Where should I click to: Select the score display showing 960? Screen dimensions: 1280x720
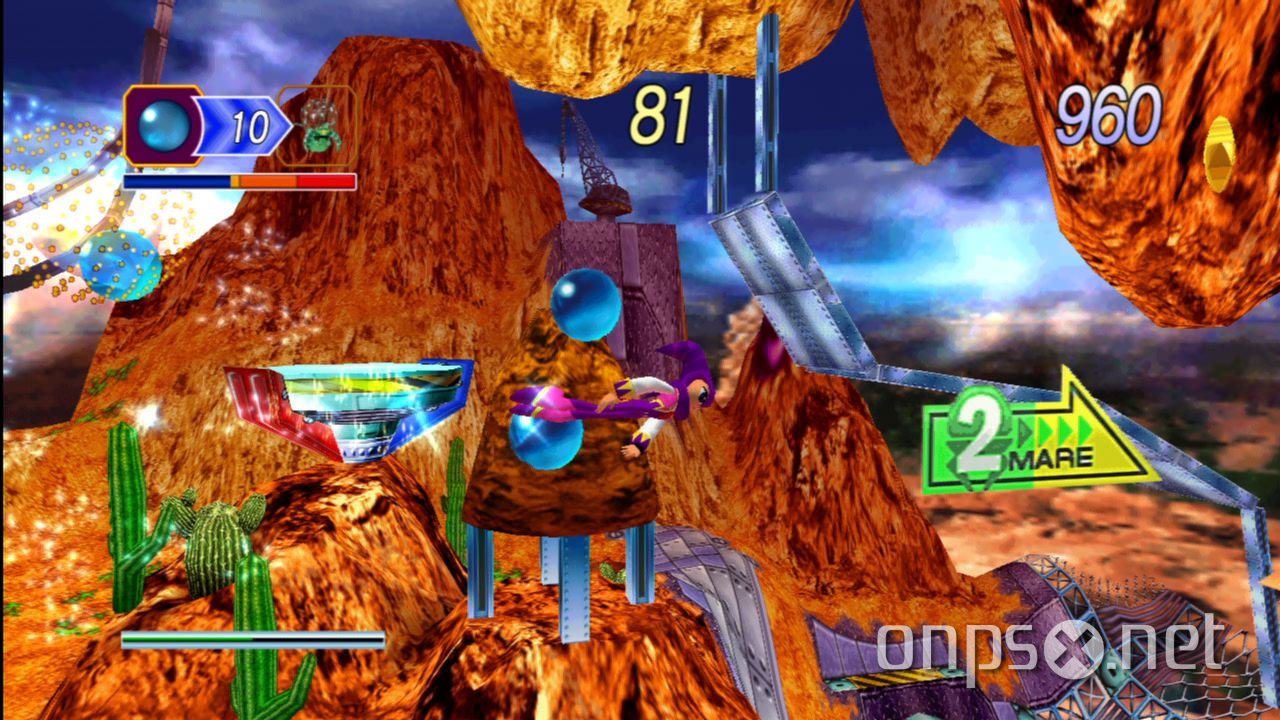coord(1110,114)
